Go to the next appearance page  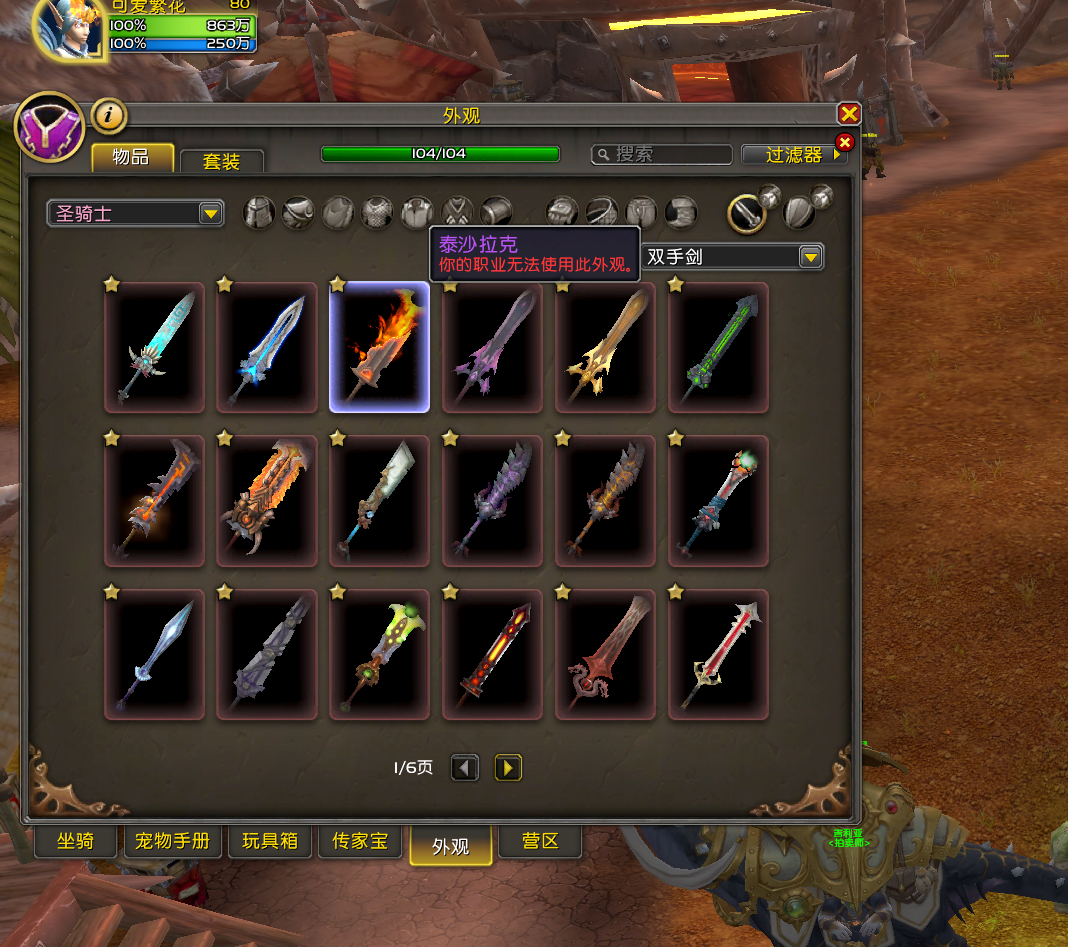[x=508, y=768]
